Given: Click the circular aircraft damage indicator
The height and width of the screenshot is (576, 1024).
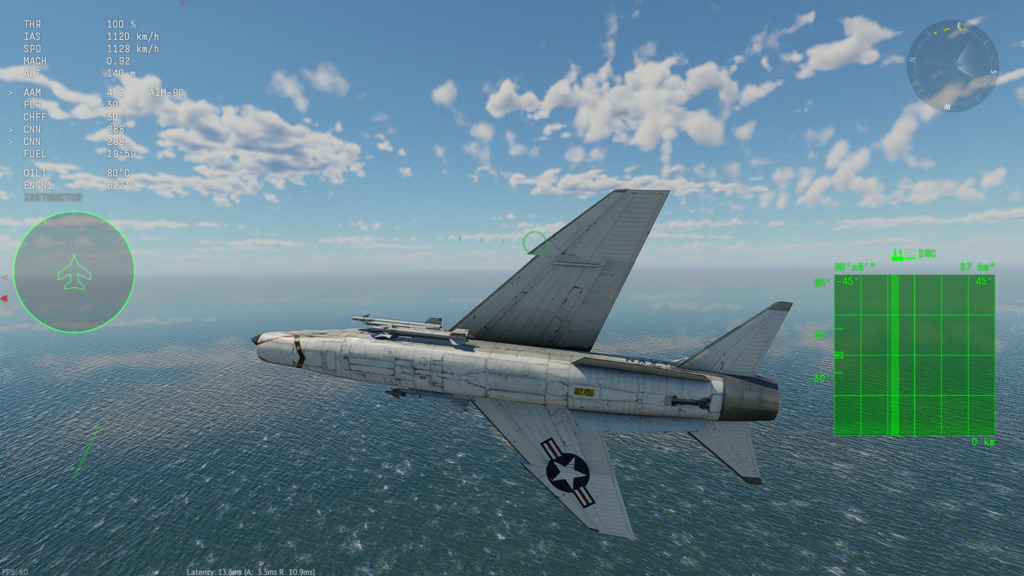Looking at the screenshot, I should [x=74, y=272].
